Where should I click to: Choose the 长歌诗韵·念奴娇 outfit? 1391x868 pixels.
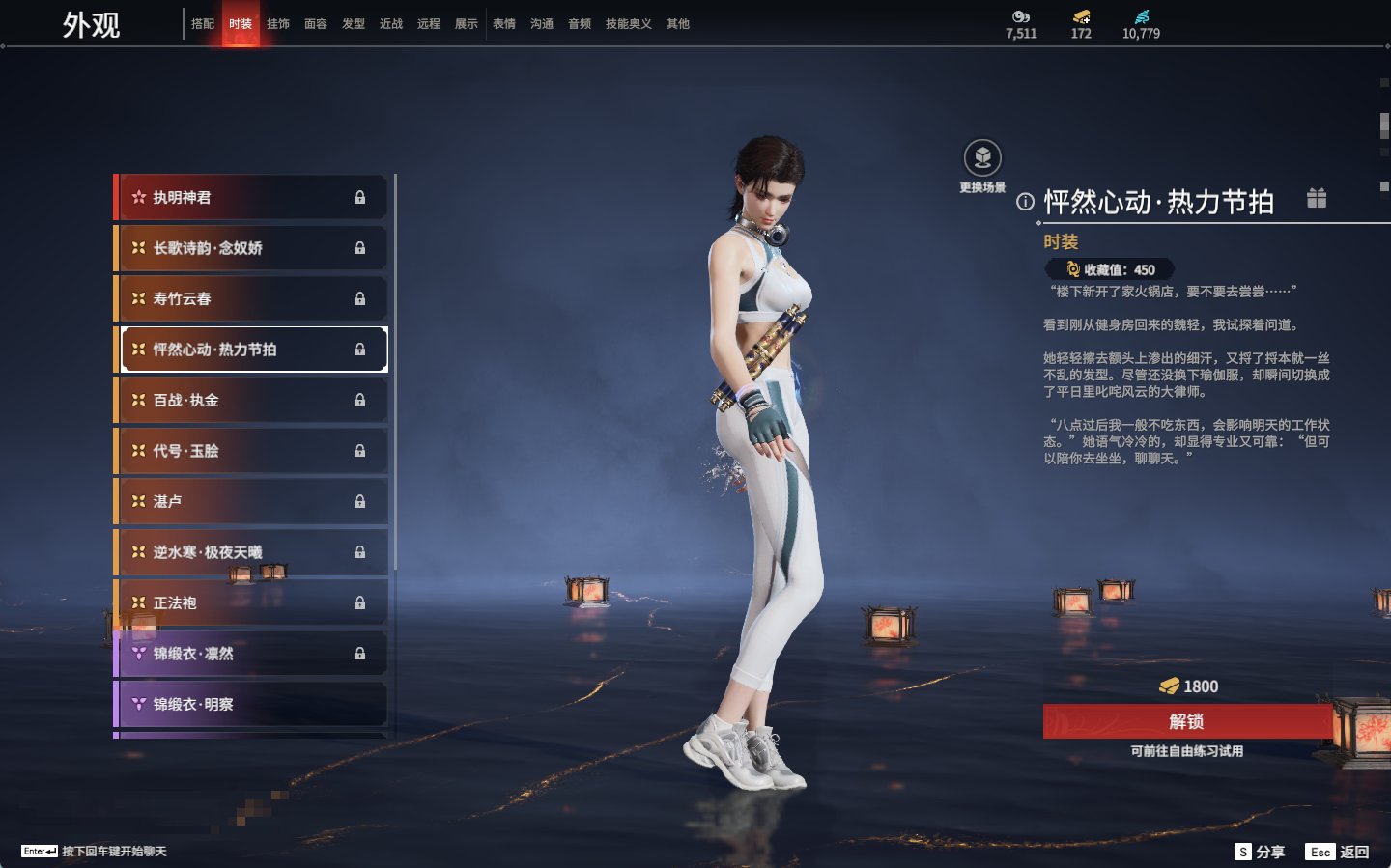251,248
